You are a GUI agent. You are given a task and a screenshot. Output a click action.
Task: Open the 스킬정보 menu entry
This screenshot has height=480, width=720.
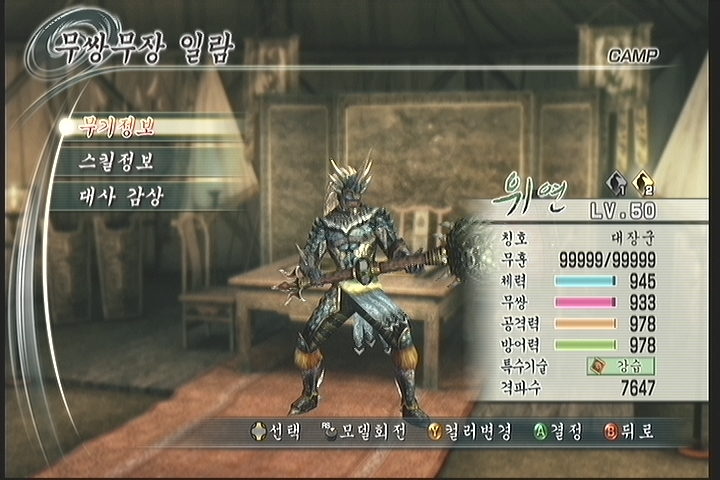pyautogui.click(x=118, y=161)
